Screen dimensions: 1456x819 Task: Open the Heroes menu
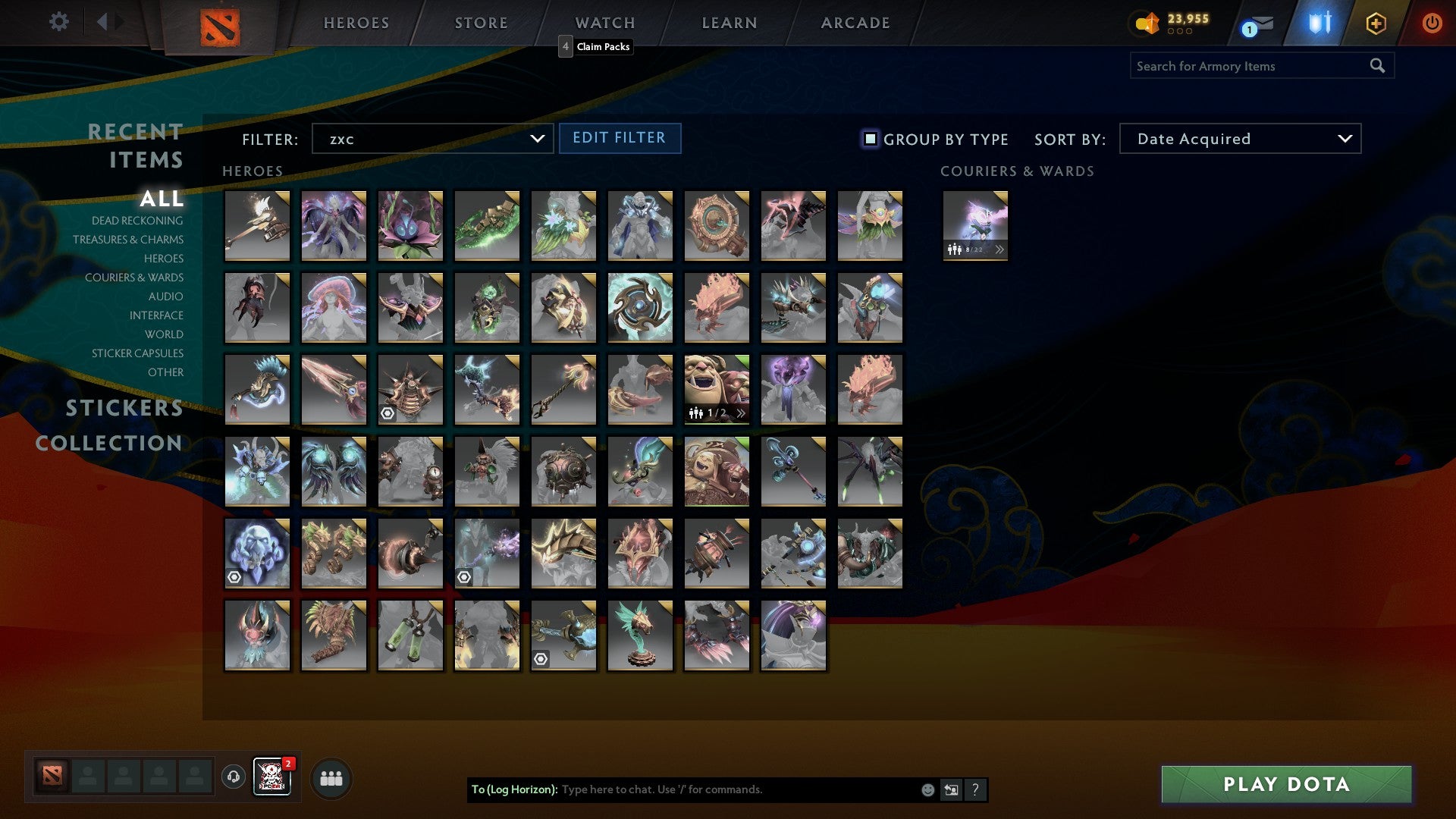click(356, 23)
